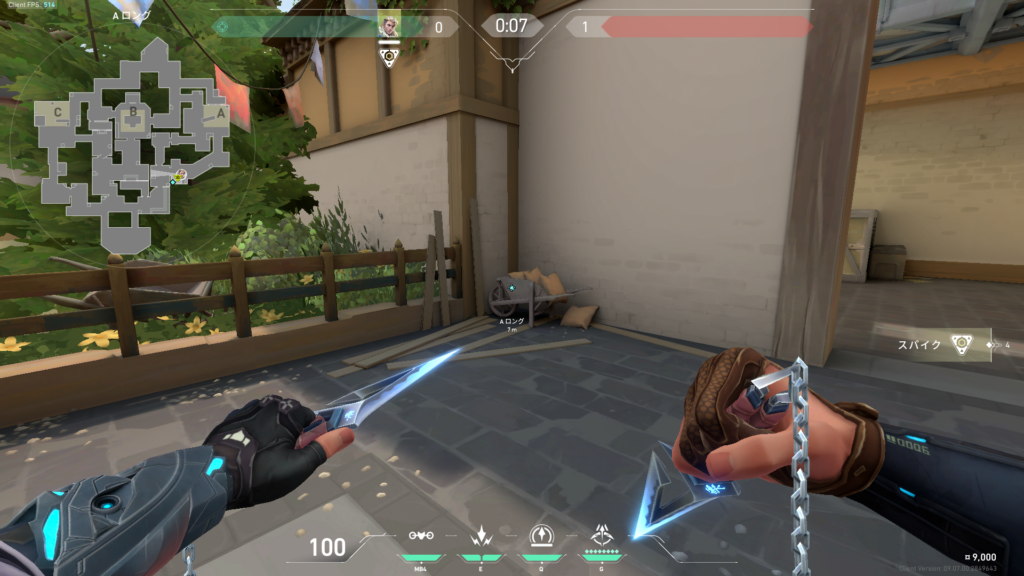The height and width of the screenshot is (576, 1024).
Task: Activate the MB4 drone-shaped ability icon
Action: [420, 535]
